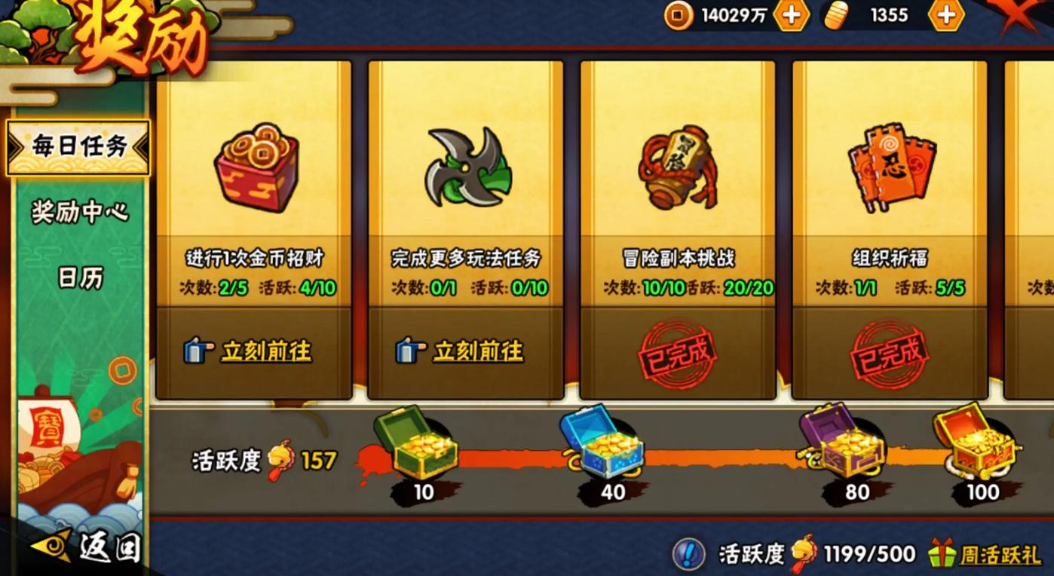Add more copper coins with plus button
This screenshot has height=576, width=1054.
coord(791,15)
